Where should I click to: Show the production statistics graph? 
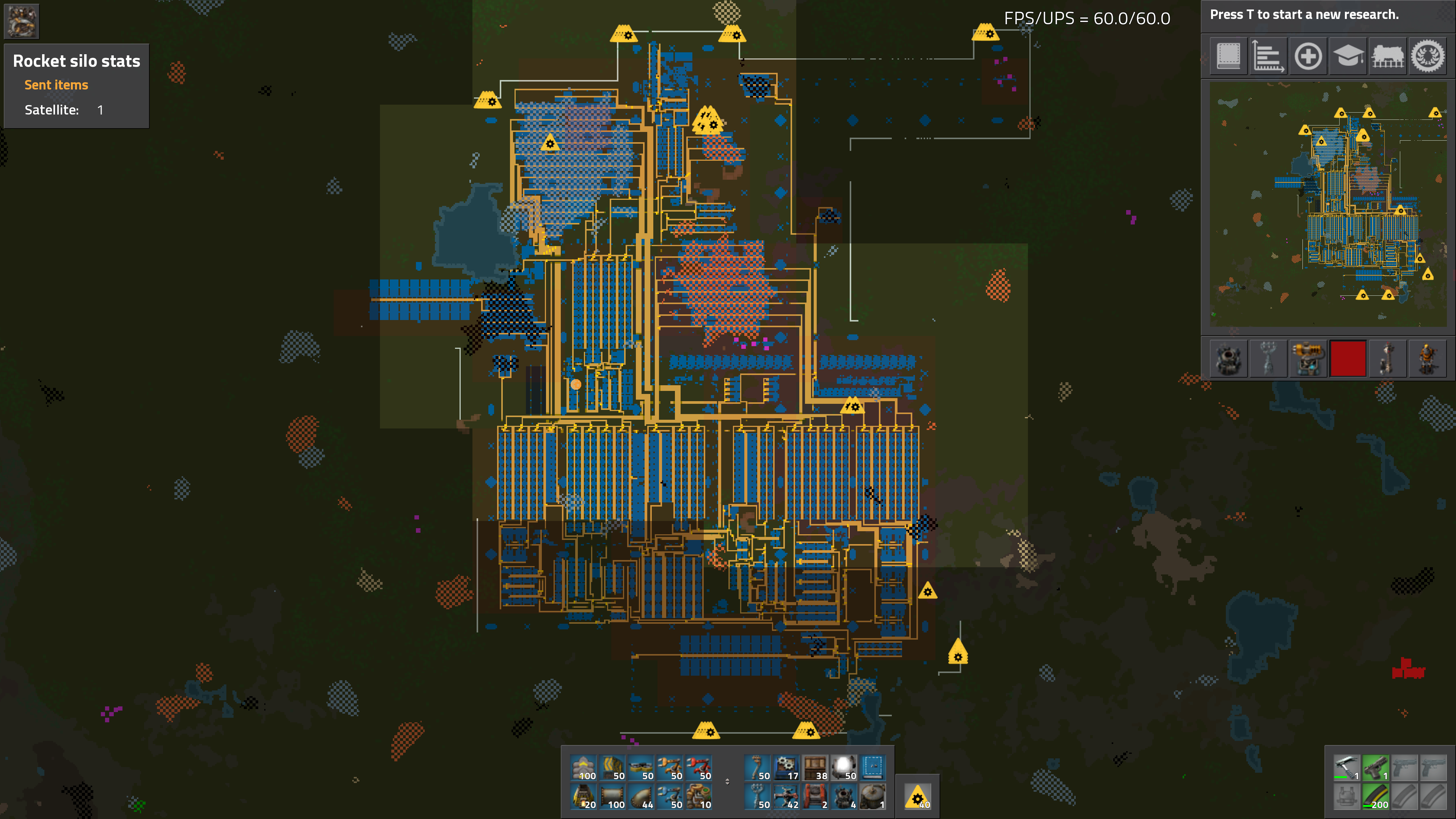coord(1268,56)
